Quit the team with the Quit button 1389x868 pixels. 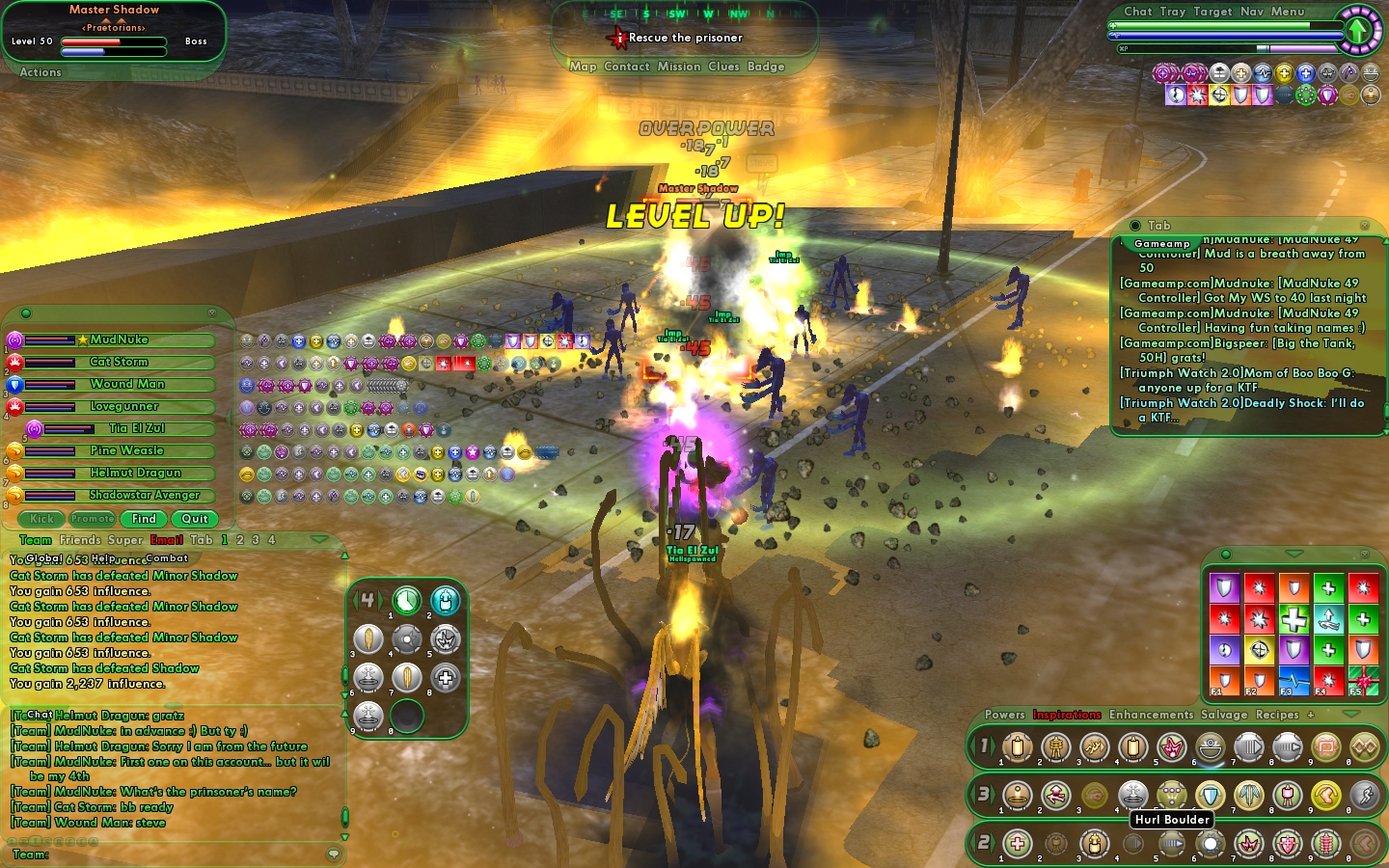195,519
